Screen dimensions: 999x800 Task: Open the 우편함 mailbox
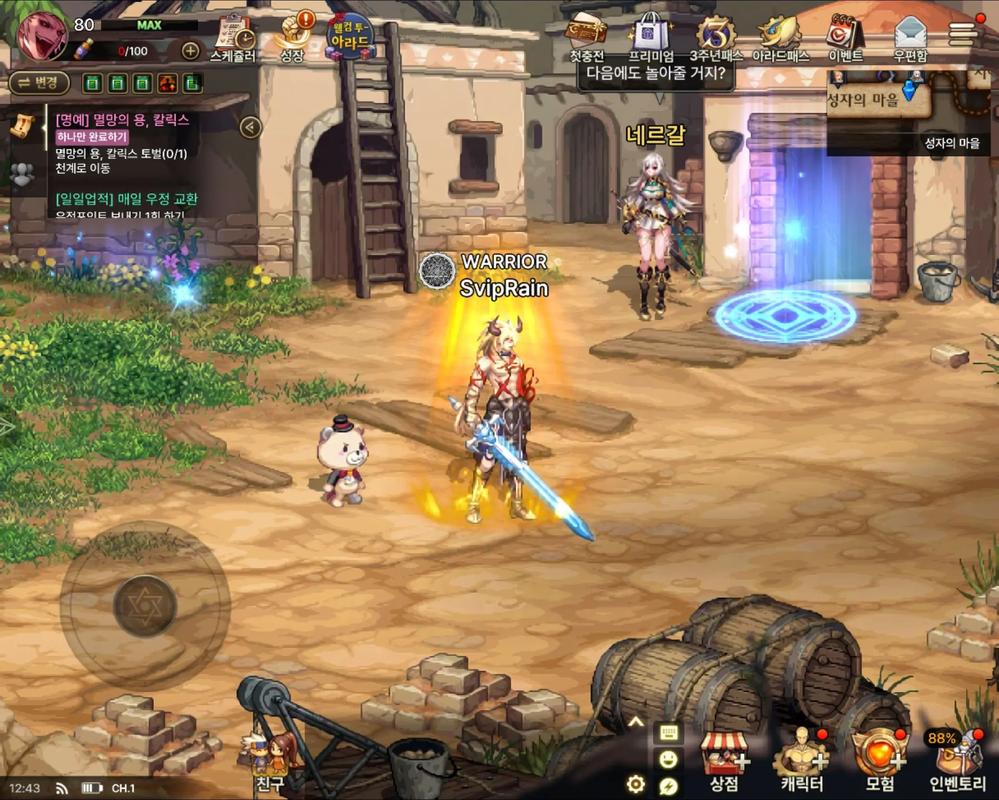pyautogui.click(x=909, y=37)
